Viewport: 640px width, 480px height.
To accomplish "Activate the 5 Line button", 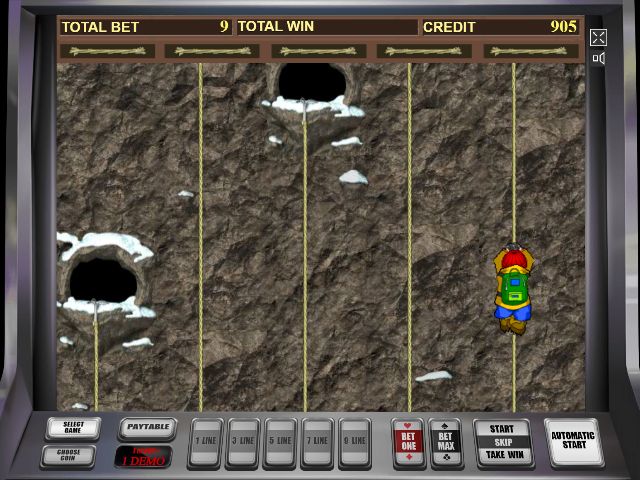I will (x=280, y=443).
